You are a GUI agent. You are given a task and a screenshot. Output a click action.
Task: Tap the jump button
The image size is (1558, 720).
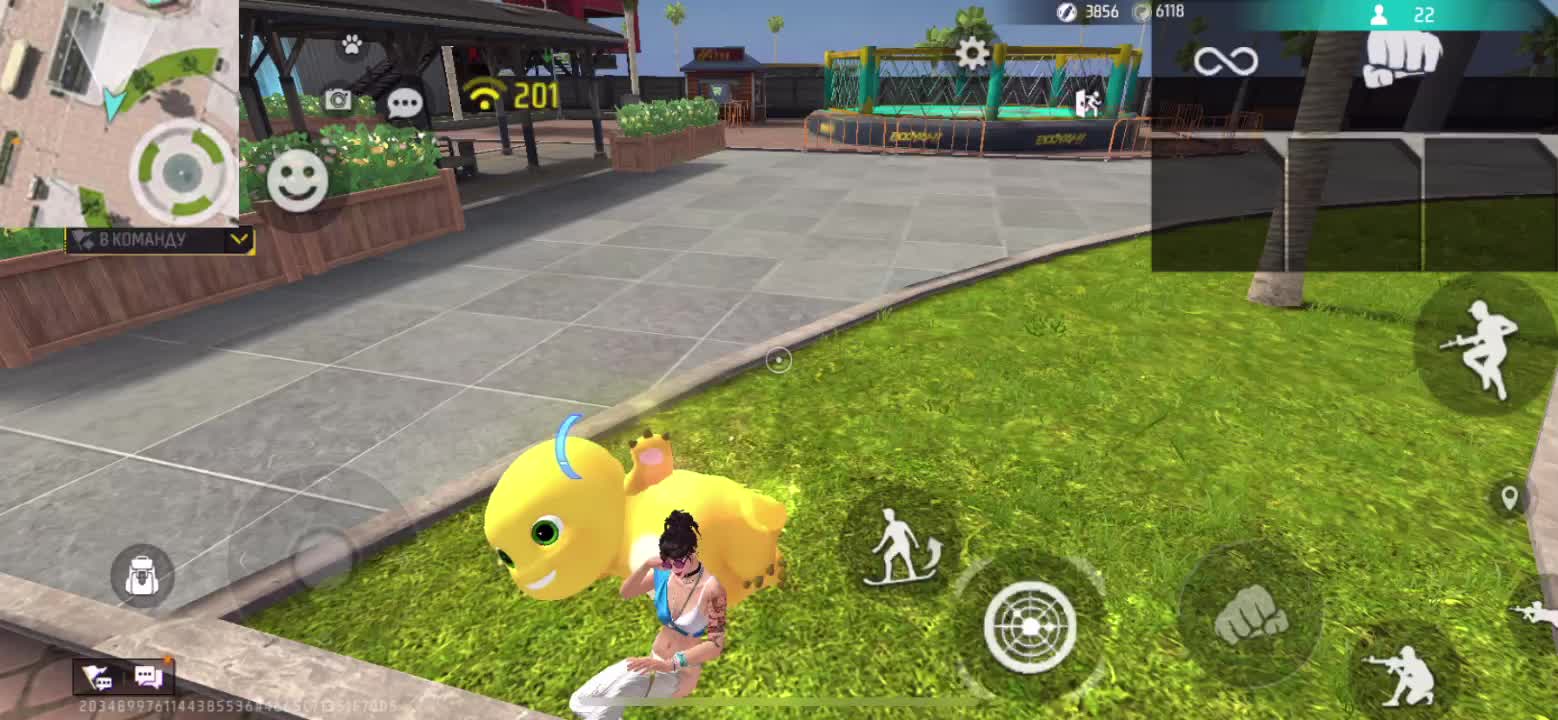[x=1483, y=345]
